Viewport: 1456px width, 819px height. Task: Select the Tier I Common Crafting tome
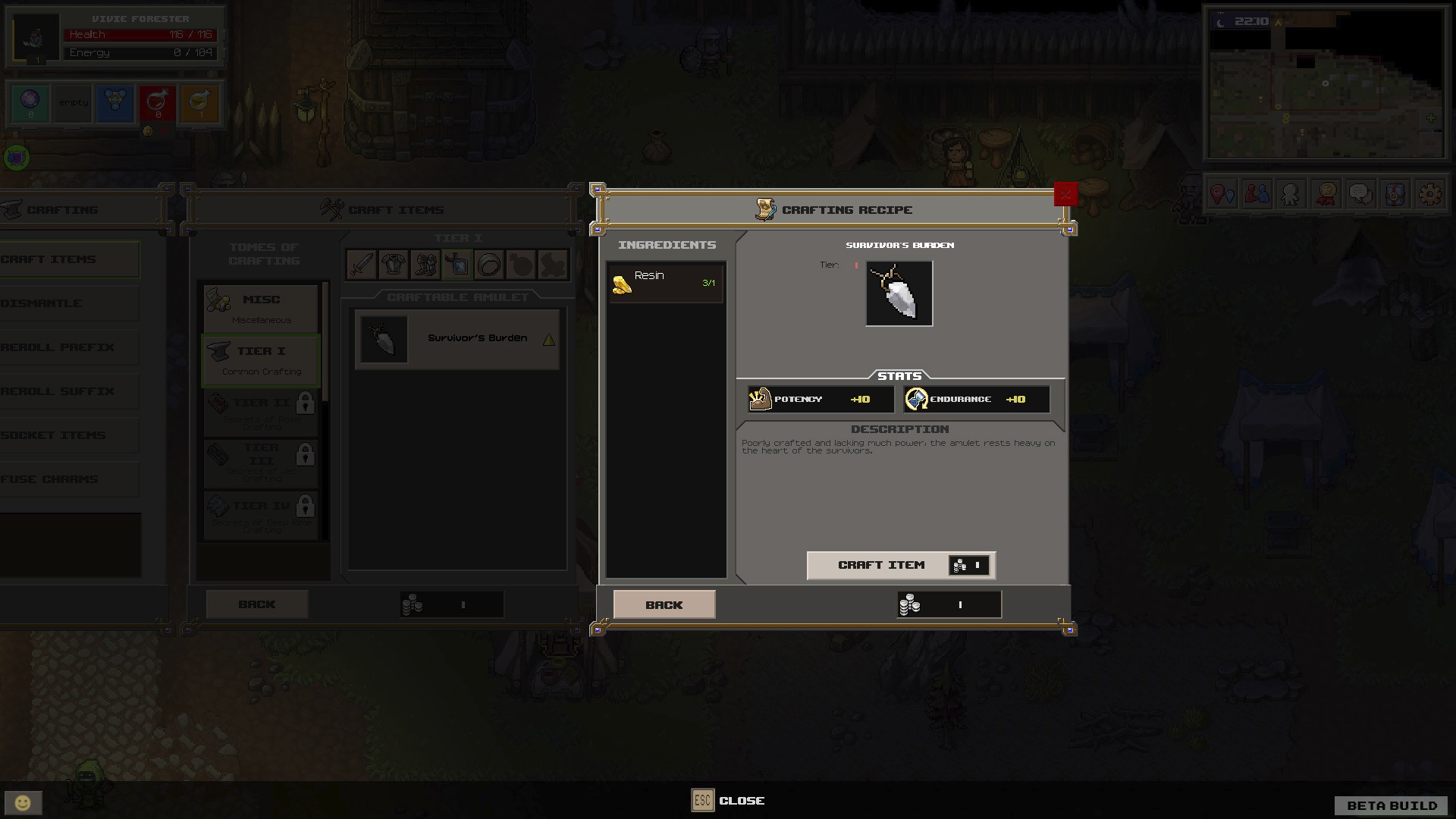click(261, 359)
